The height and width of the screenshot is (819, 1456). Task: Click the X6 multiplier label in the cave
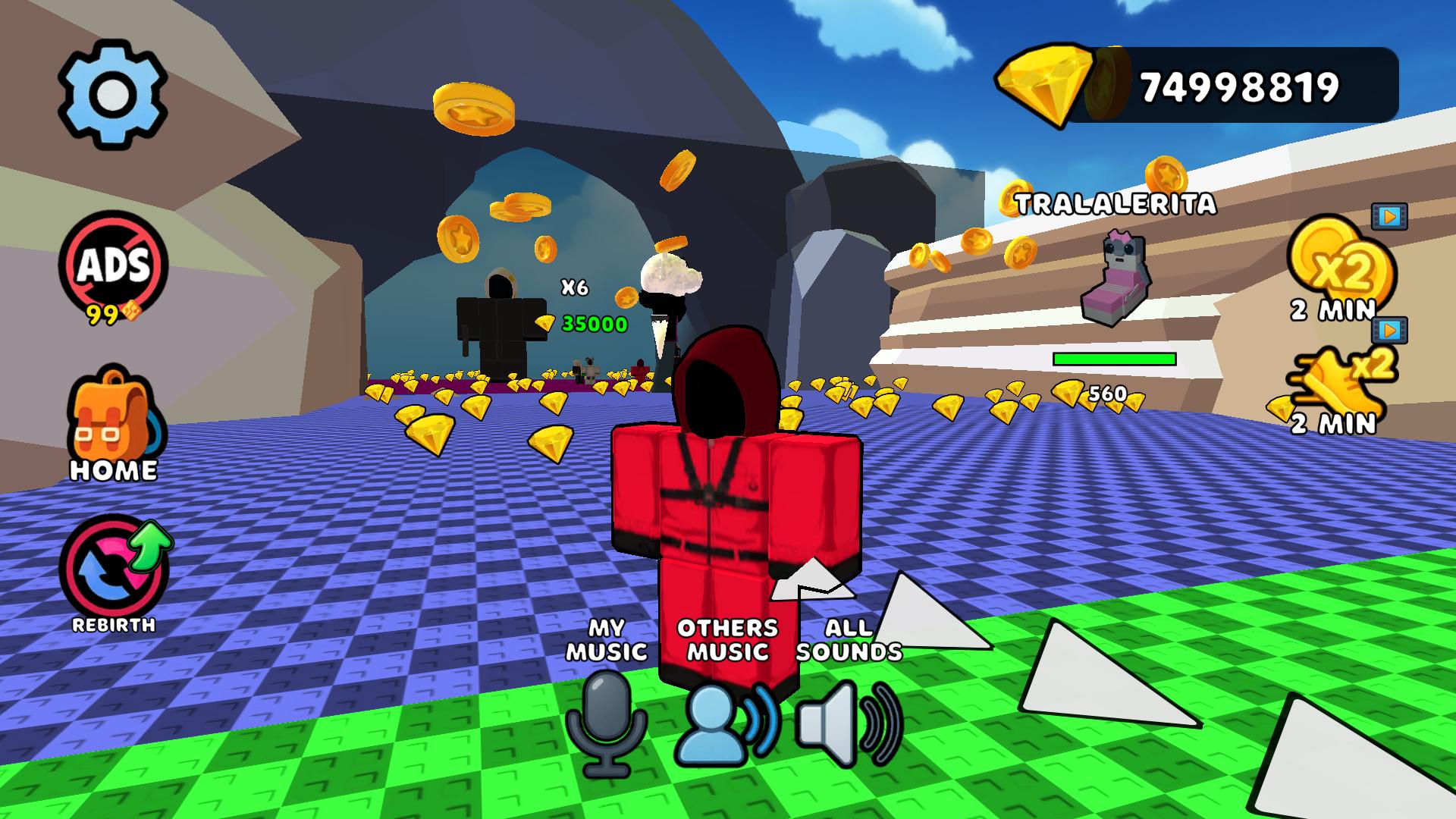point(574,287)
